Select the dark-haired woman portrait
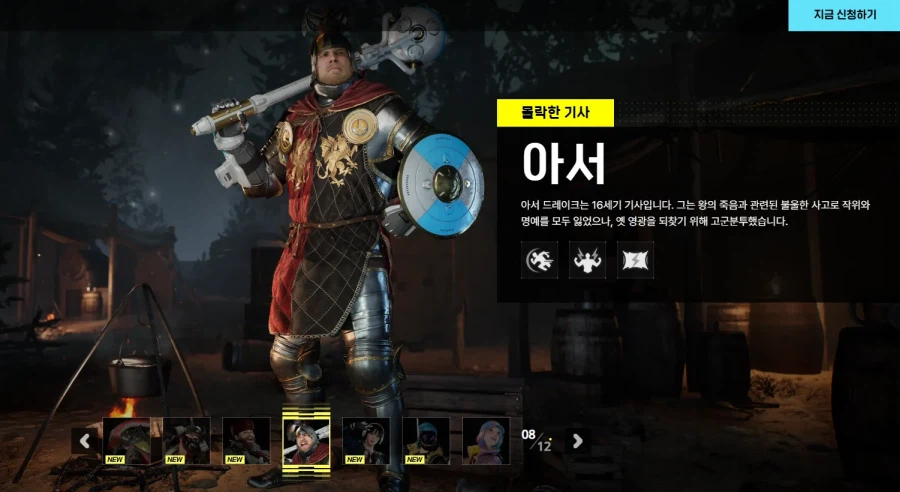900x492 pixels. click(x=366, y=440)
